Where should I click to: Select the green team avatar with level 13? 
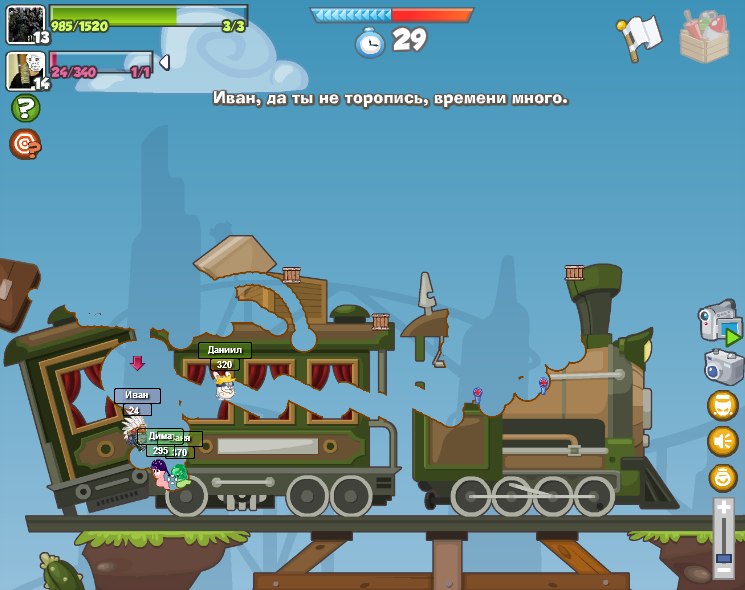[26, 24]
